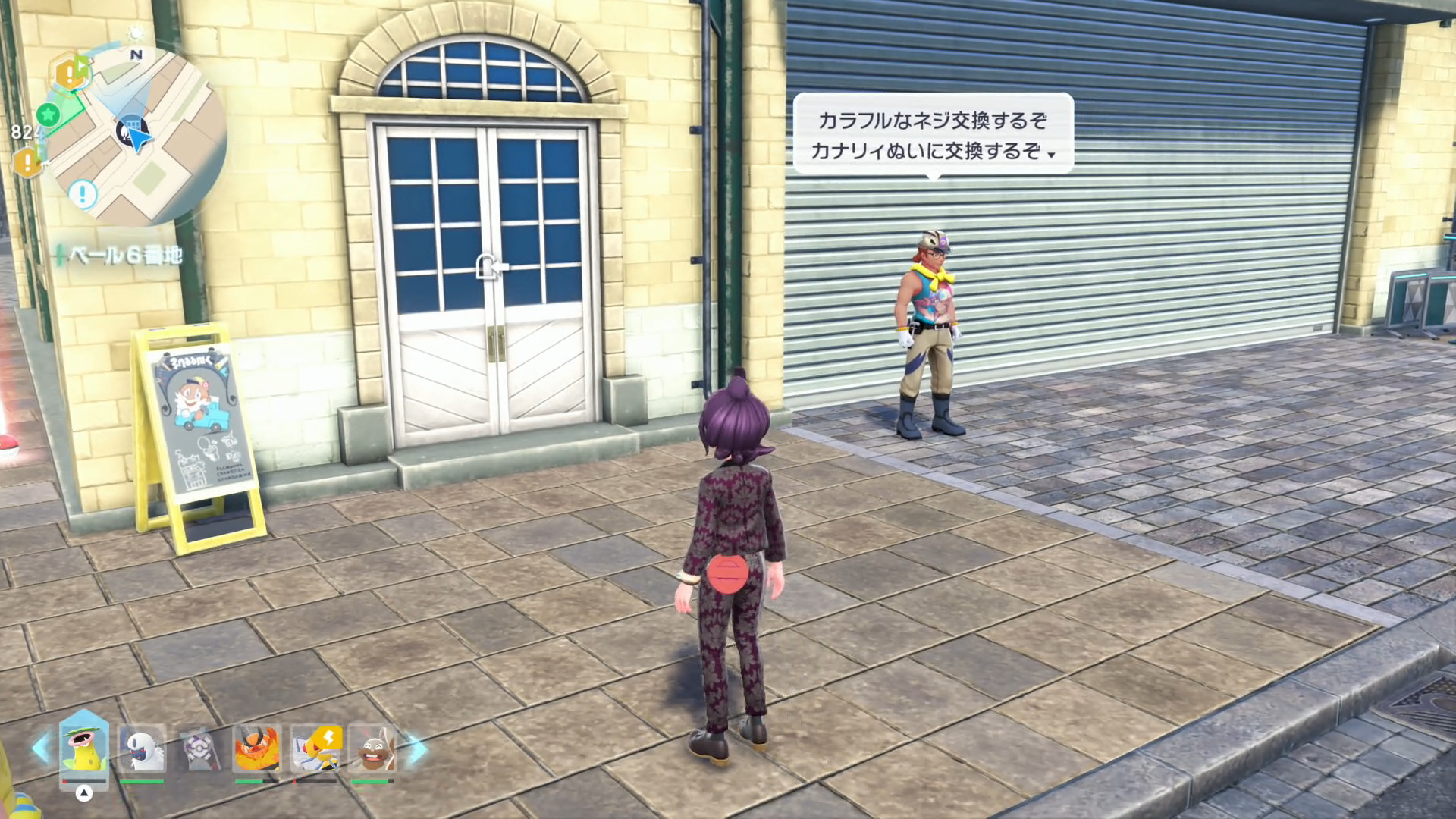Choose the Absol party slot
Image resolution: width=1456 pixels, height=819 pixels.
pyautogui.click(x=142, y=749)
